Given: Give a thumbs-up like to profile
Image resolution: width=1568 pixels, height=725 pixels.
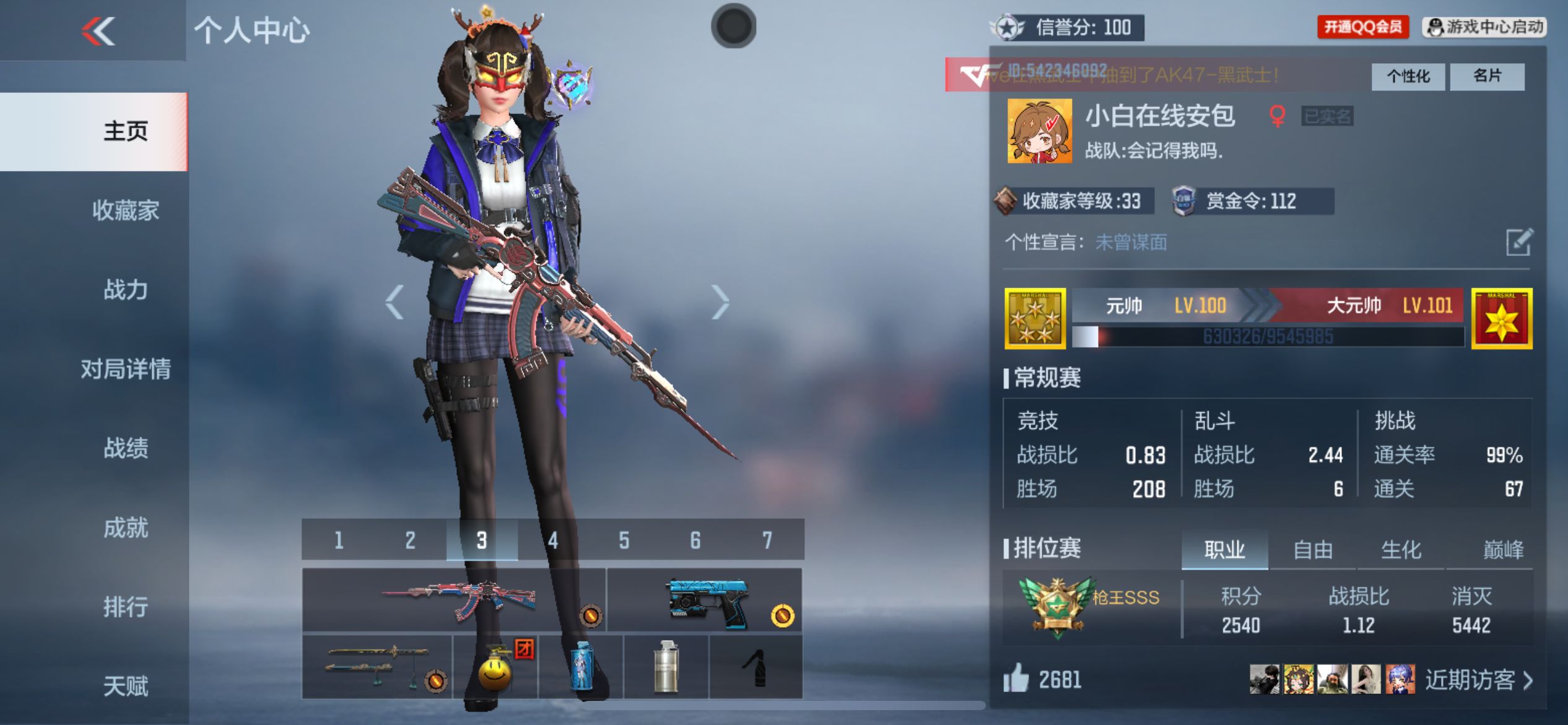Looking at the screenshot, I should click(x=1016, y=679).
